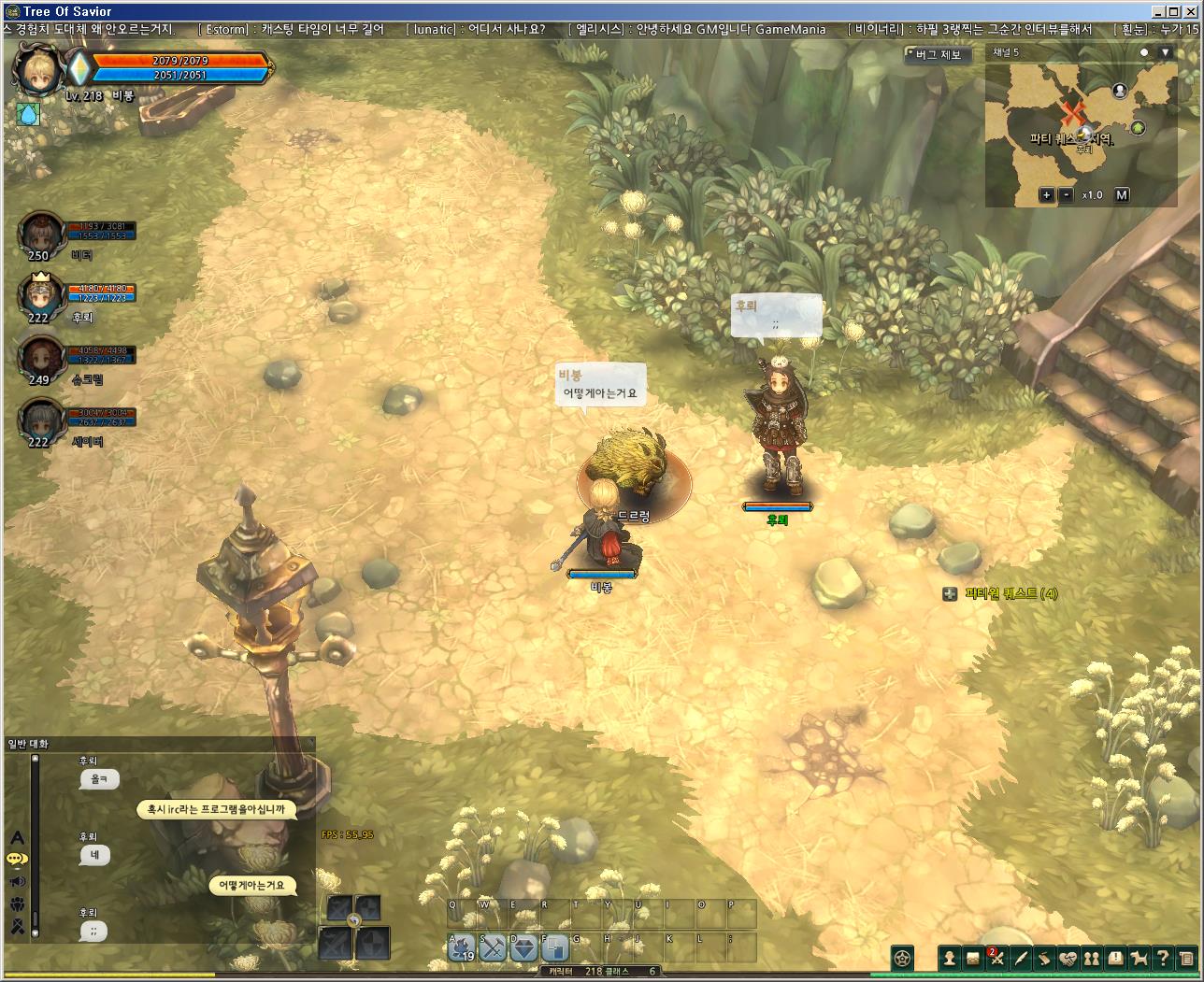
Task: Open the crossed swords skills icon
Action: tap(997, 958)
